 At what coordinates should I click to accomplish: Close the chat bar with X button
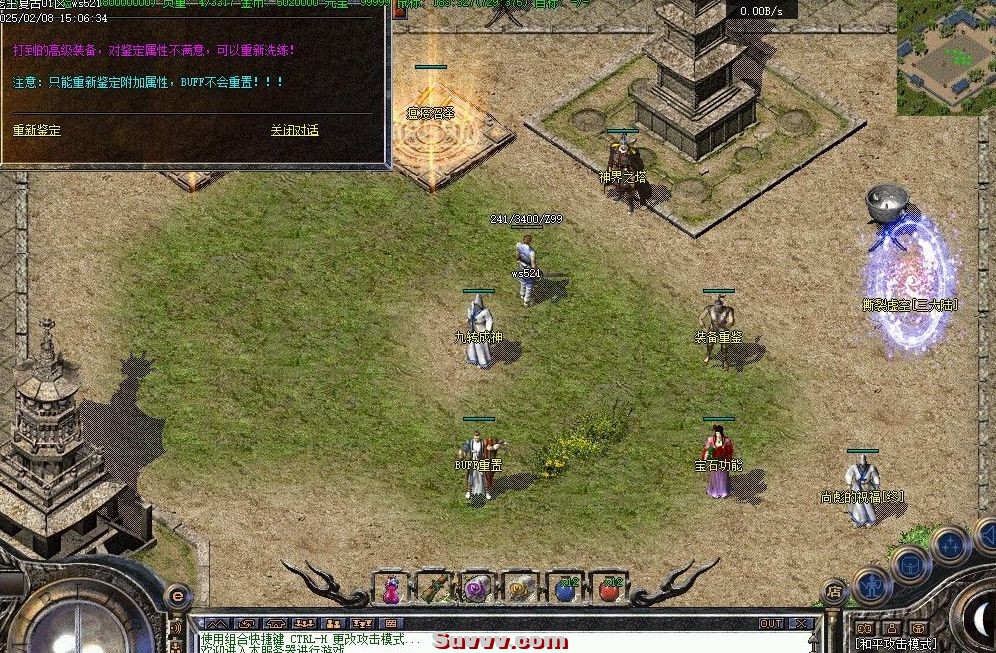coord(800,623)
